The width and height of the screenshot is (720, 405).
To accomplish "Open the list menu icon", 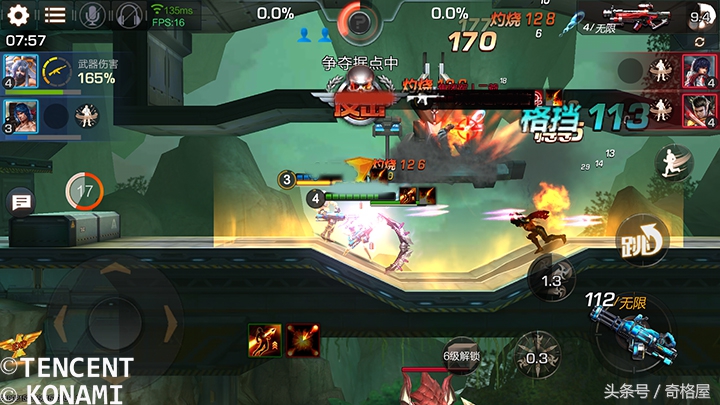I will (x=55, y=15).
